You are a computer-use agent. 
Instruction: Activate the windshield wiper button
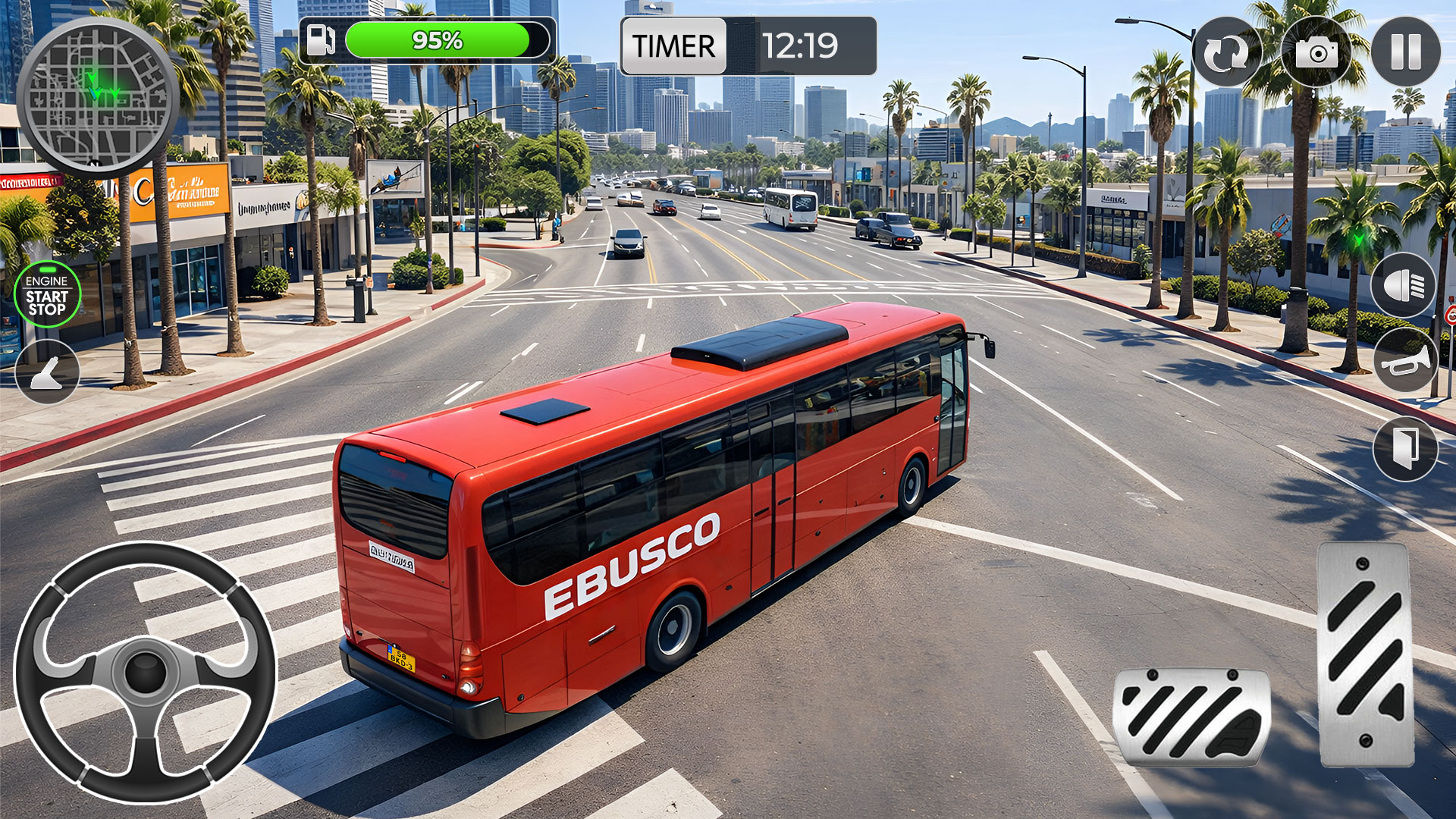pyautogui.click(x=47, y=372)
